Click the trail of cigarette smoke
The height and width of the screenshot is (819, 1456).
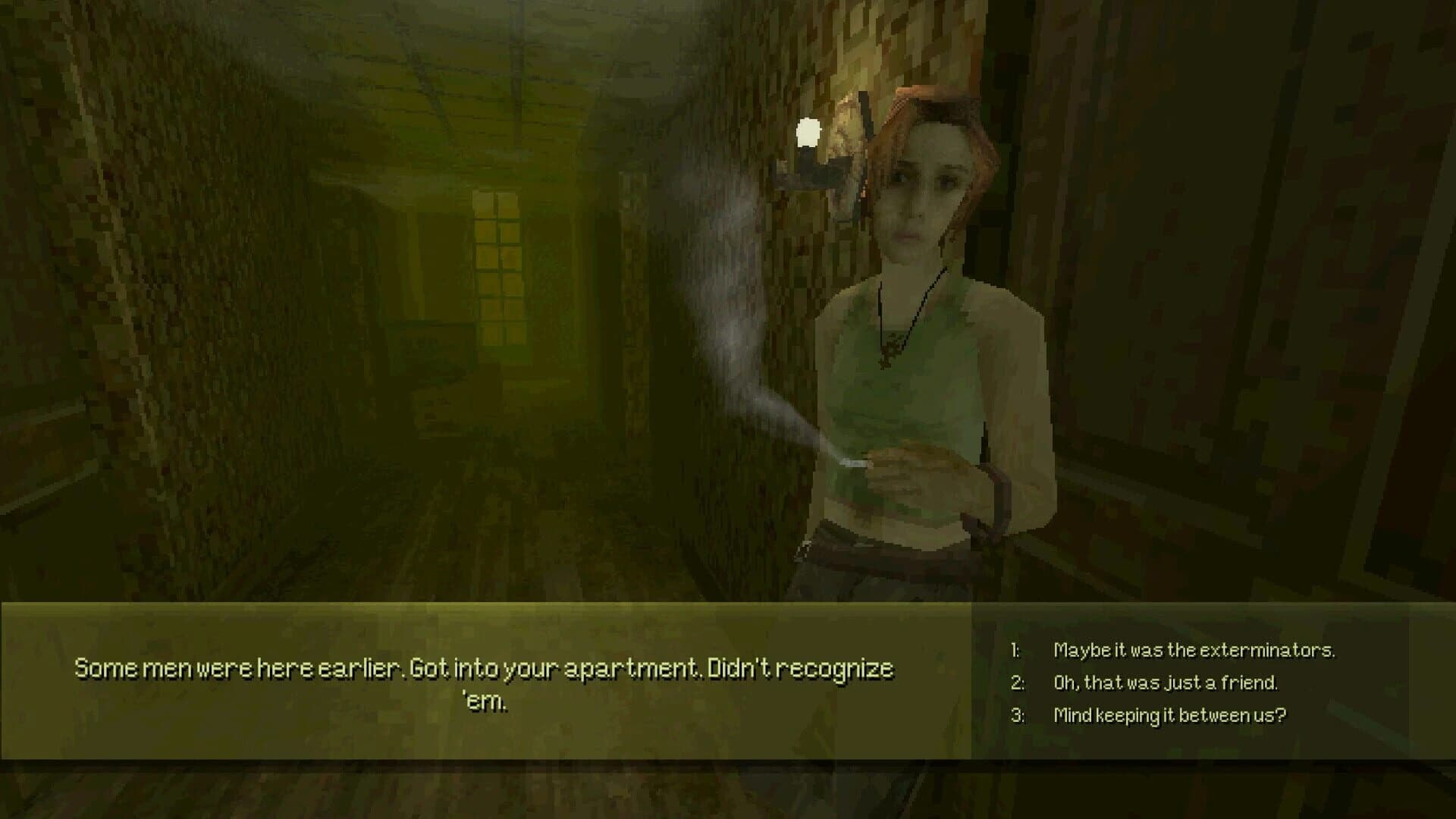[x=728, y=303]
